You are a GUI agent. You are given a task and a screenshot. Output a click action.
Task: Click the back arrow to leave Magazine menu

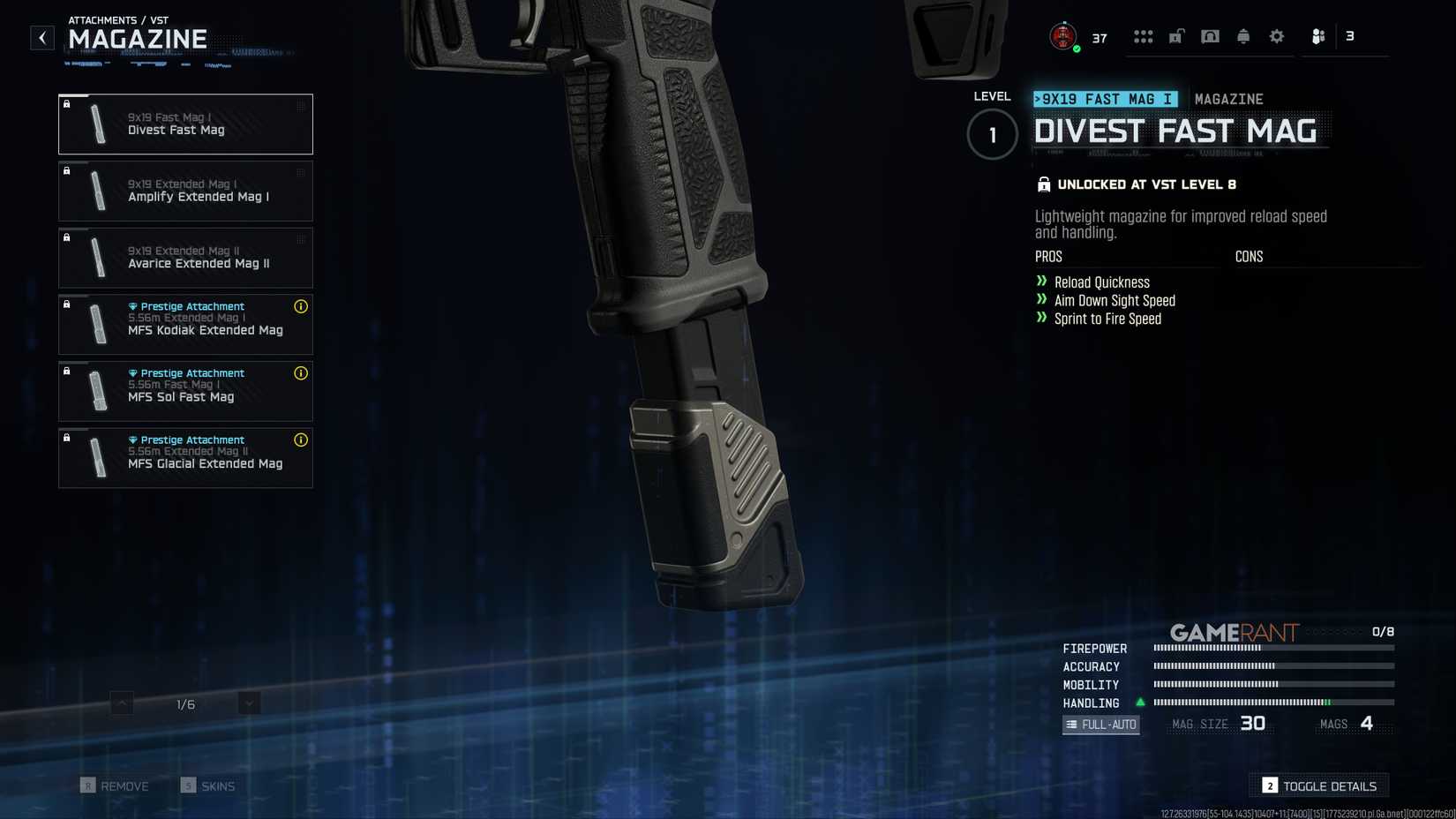(x=41, y=37)
